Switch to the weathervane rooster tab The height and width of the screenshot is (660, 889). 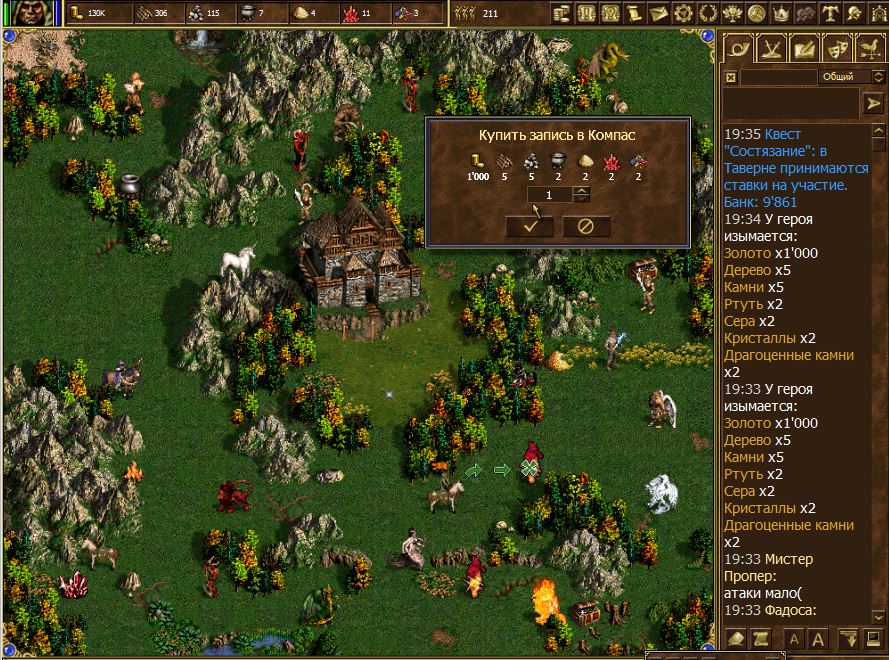[869, 47]
